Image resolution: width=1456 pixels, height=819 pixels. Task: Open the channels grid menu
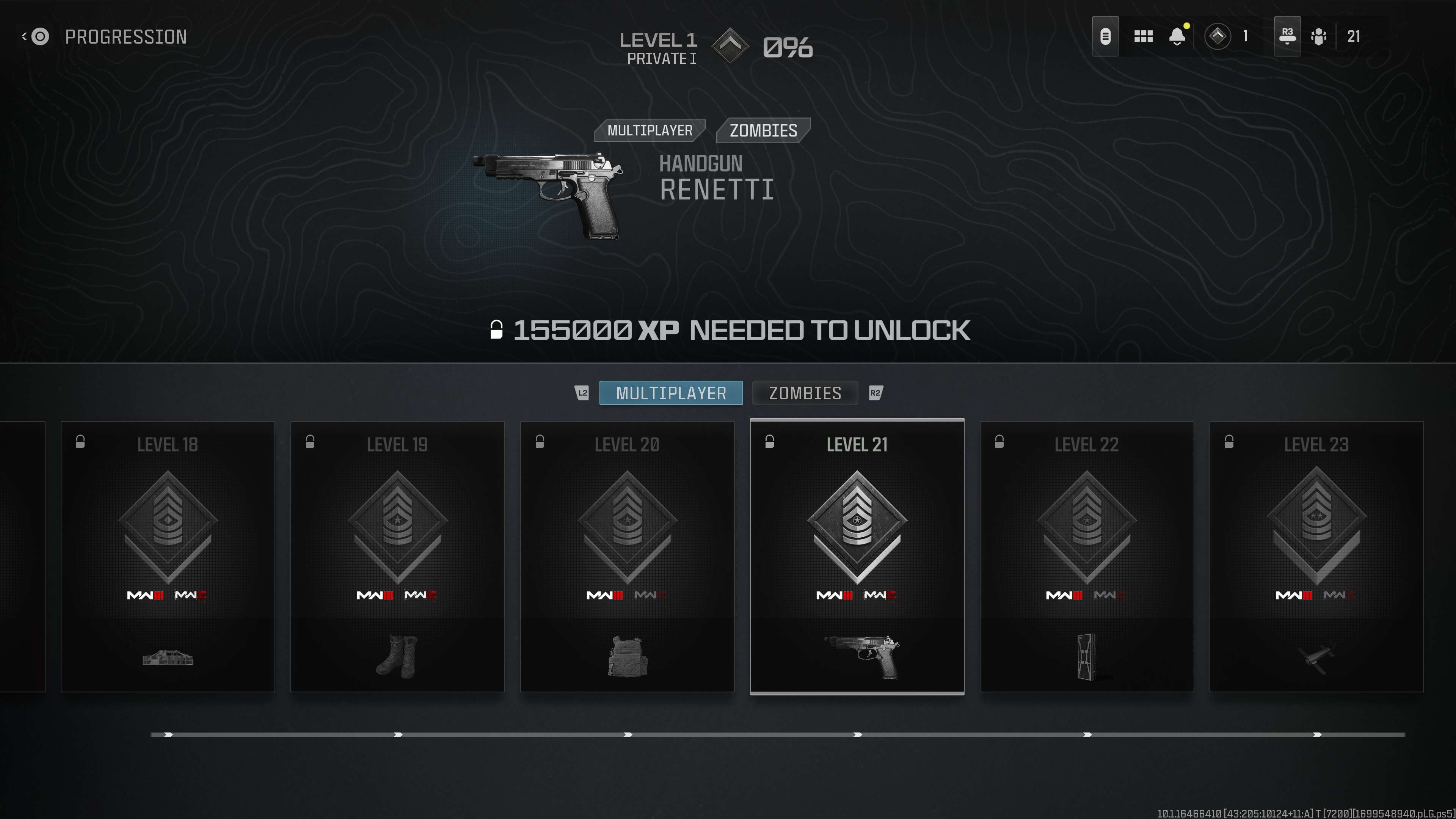pyautogui.click(x=1143, y=36)
